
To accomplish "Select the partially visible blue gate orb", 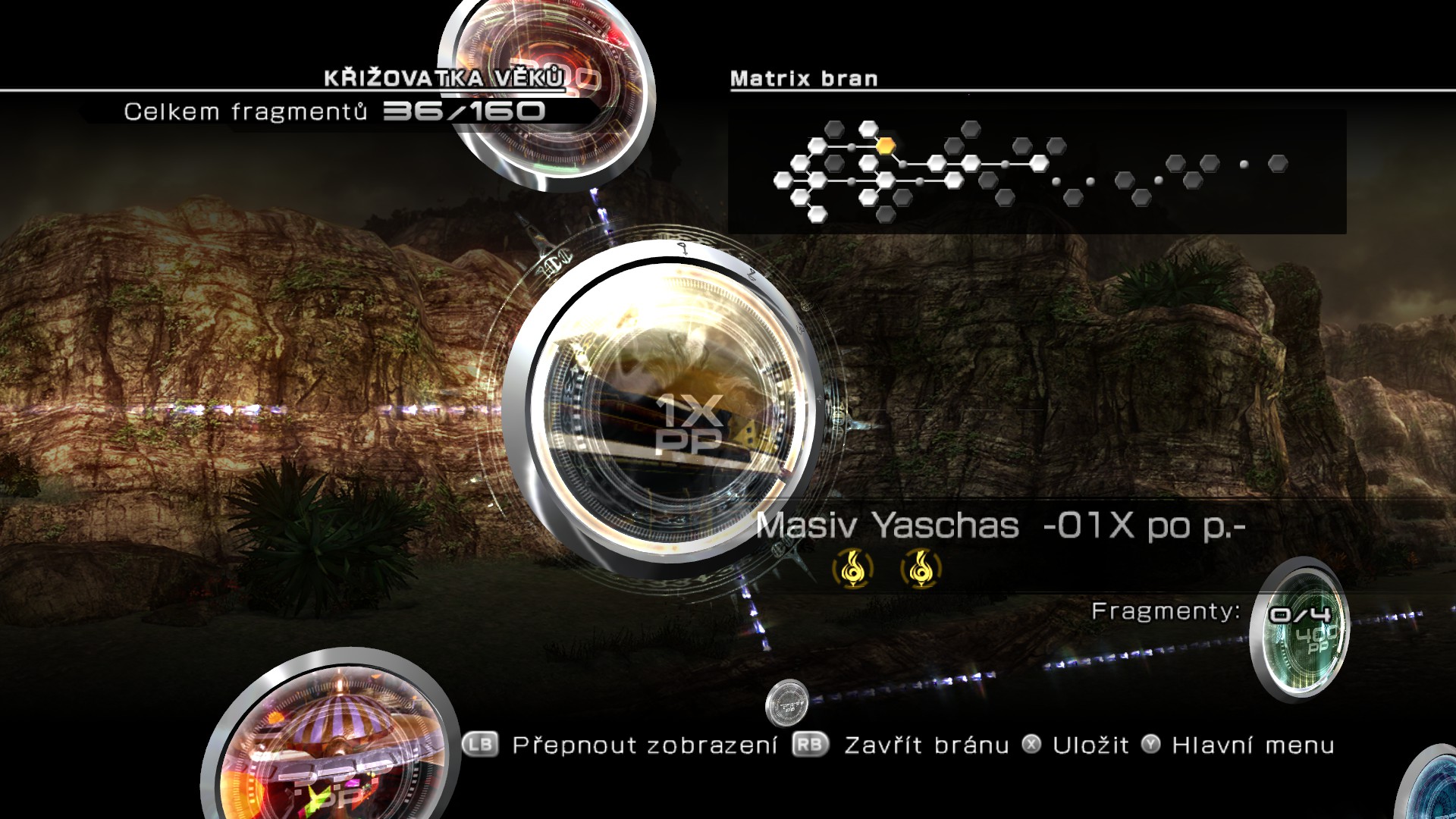I will point(1433,789).
